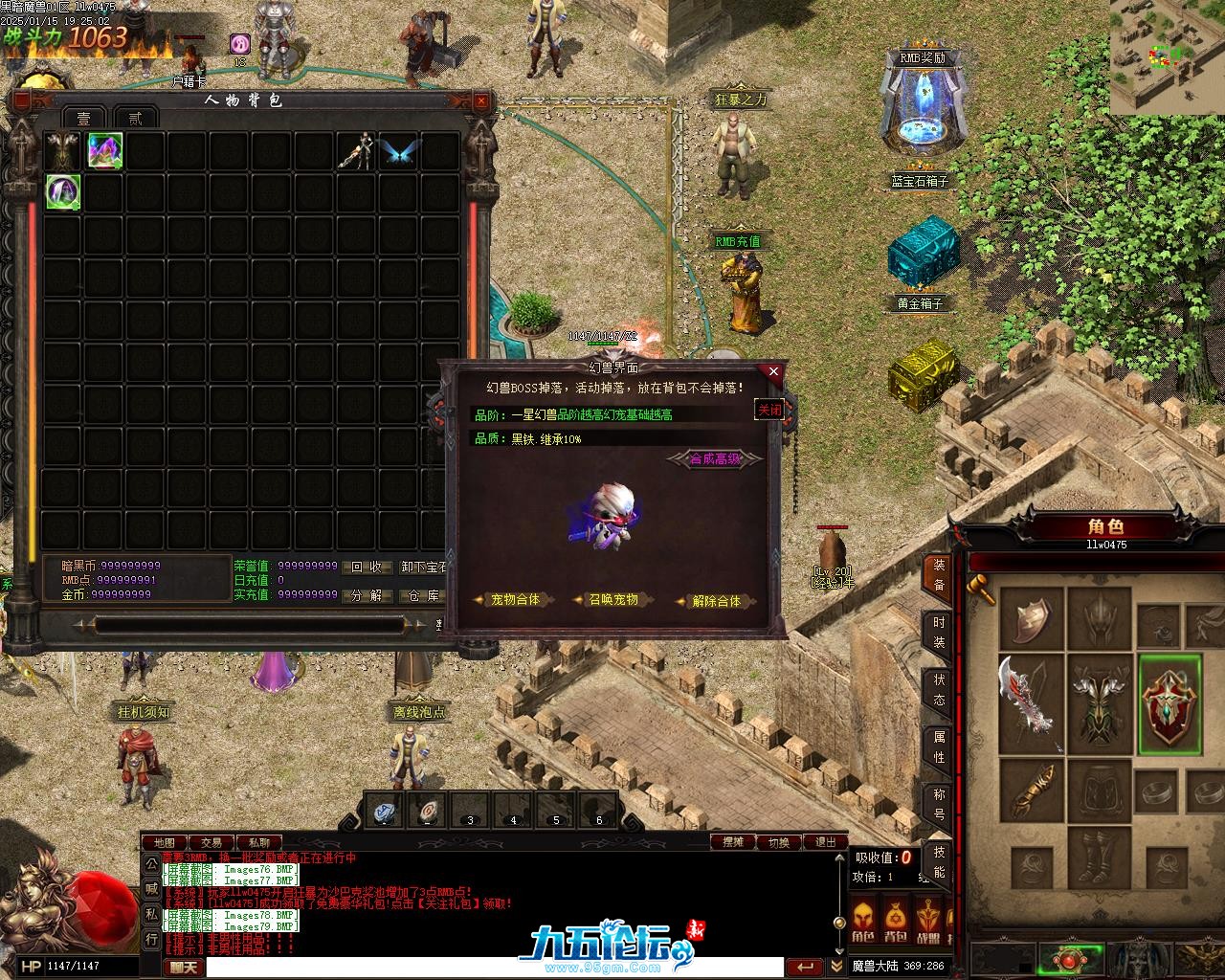The width and height of the screenshot is (1225, 980).
Task: Open the 地图 map button above chat
Action: 164,843
